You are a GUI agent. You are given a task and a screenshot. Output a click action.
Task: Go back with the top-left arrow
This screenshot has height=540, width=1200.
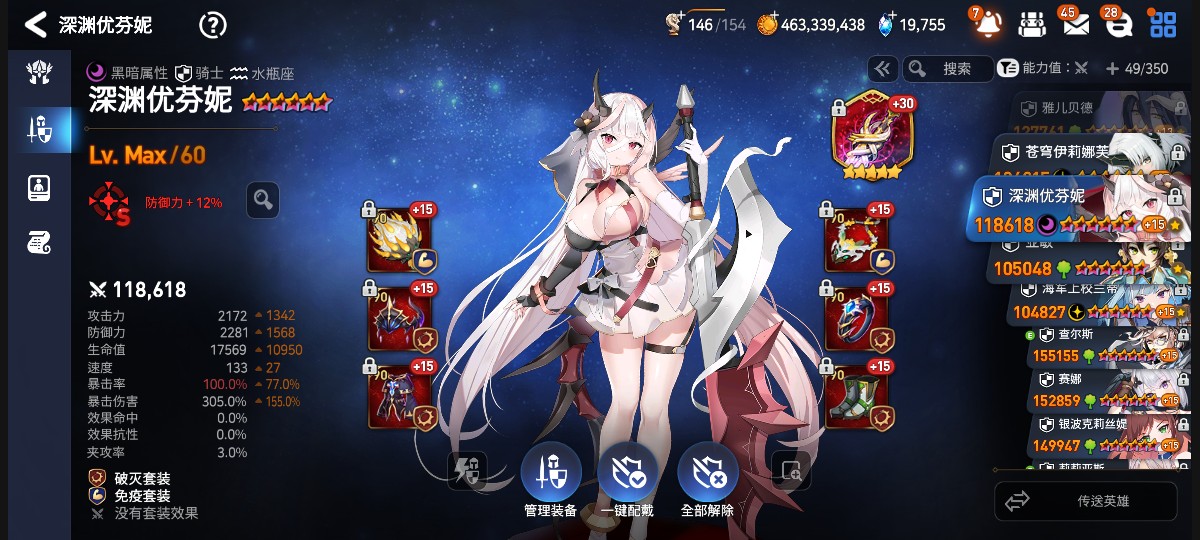pos(36,25)
